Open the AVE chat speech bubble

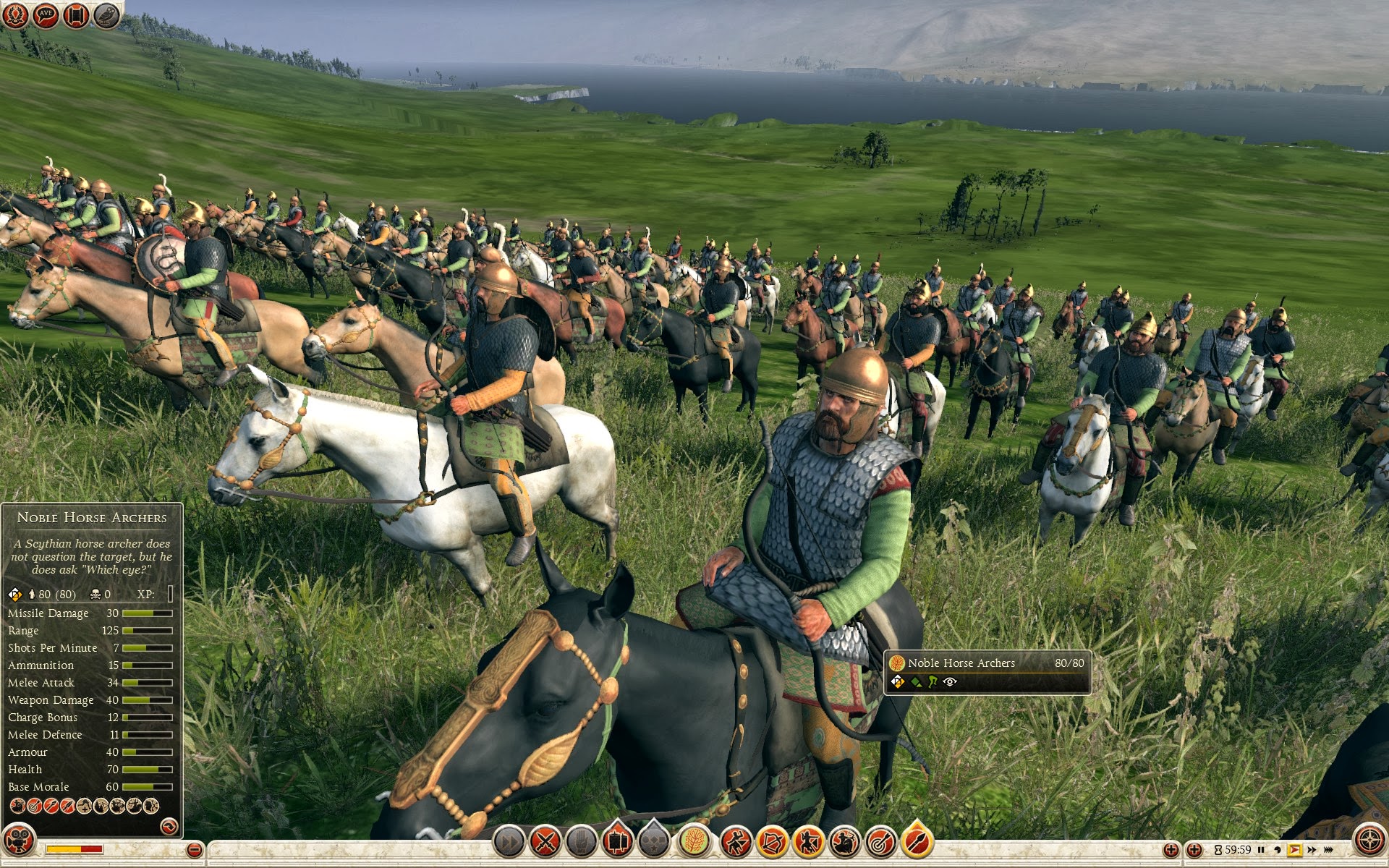tap(46, 14)
